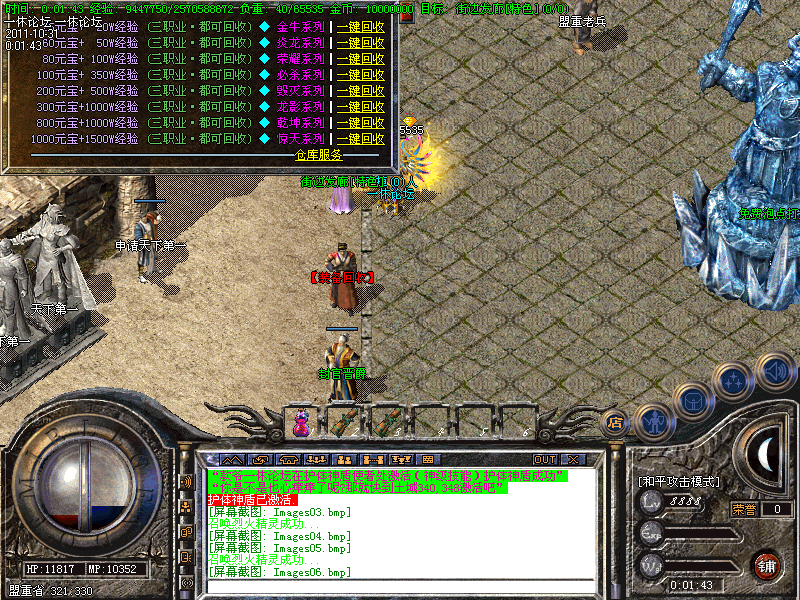Activate 一键回收 for 乾坤系列
Viewport: 800px width, 600px height.
click(360, 123)
